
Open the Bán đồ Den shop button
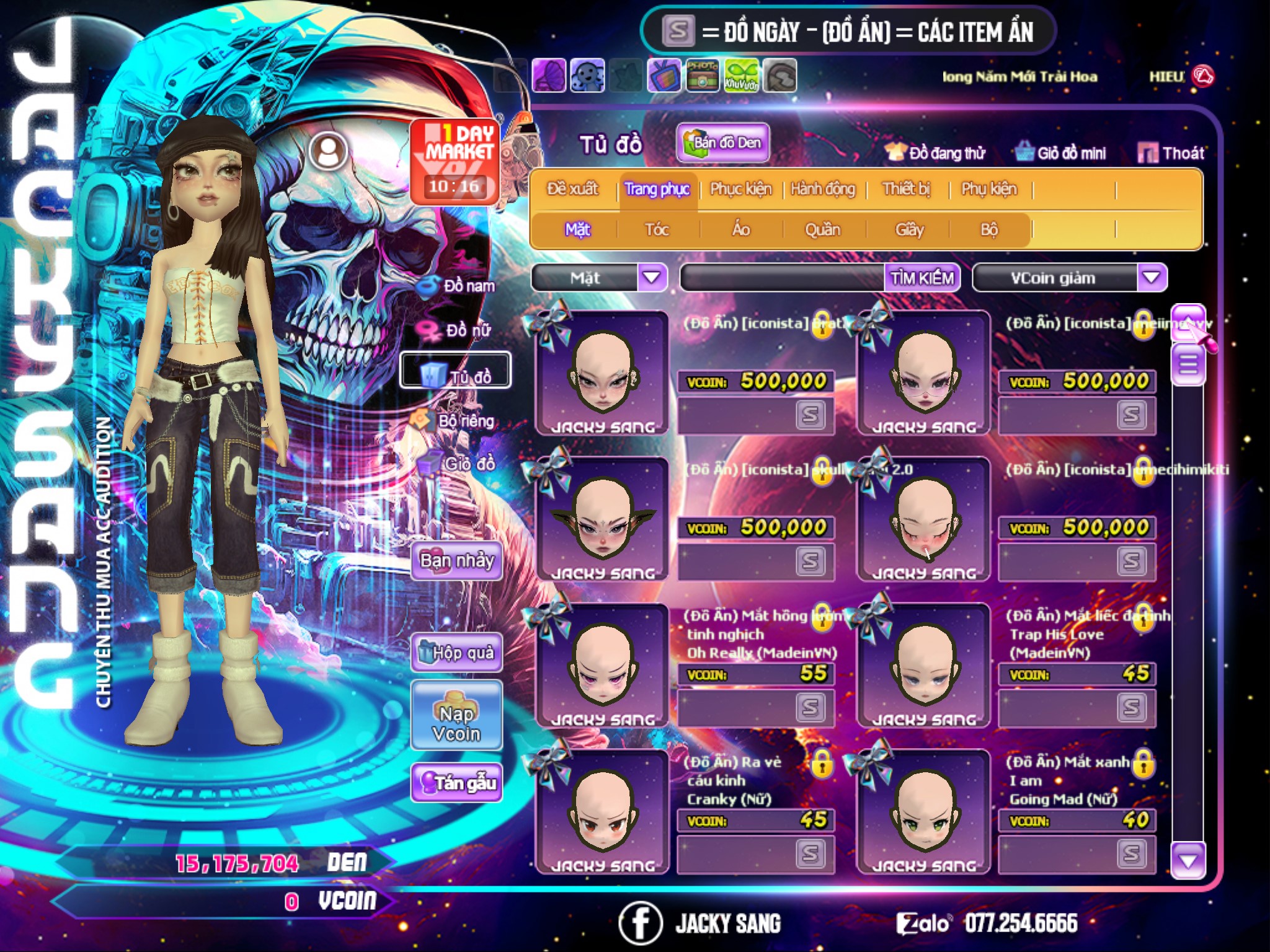pyautogui.click(x=723, y=143)
